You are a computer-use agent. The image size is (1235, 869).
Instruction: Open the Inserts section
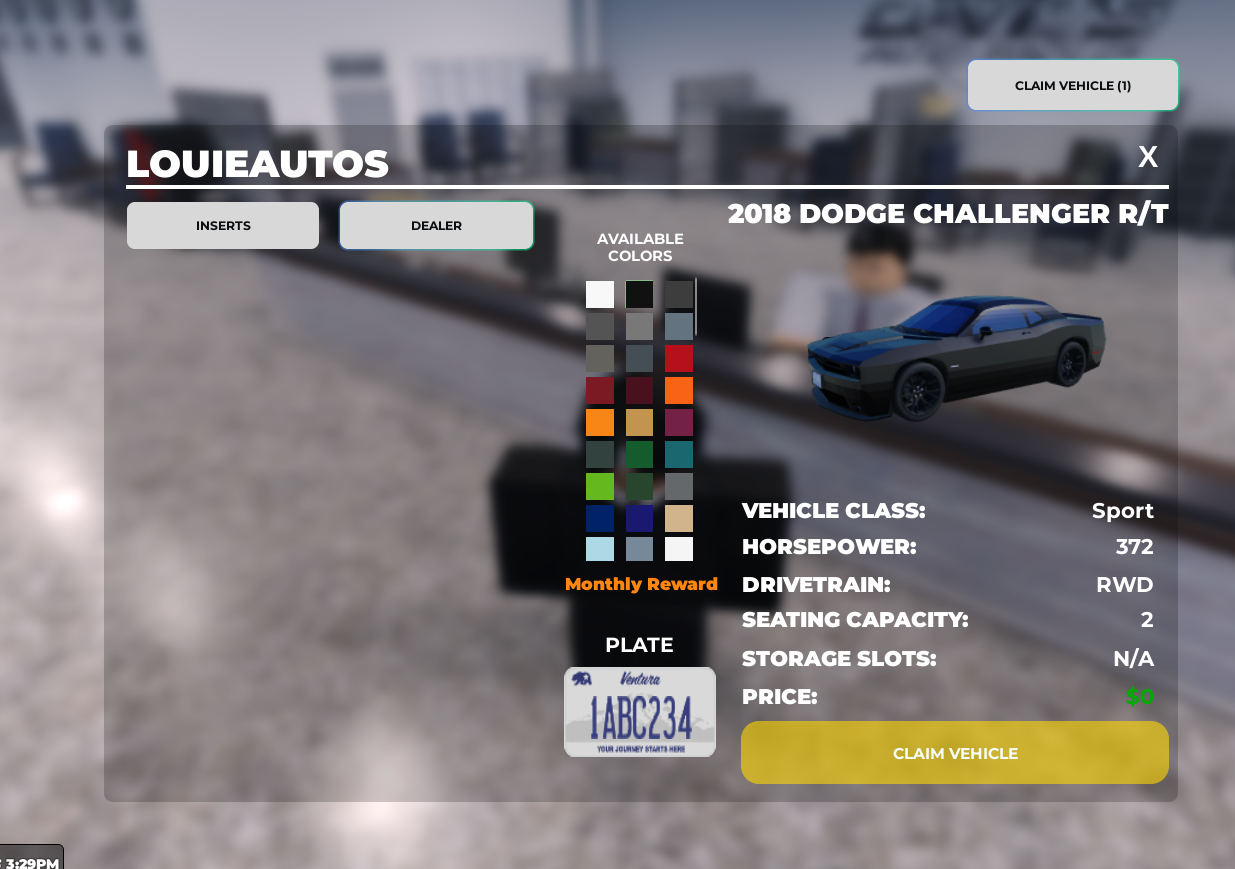point(223,226)
